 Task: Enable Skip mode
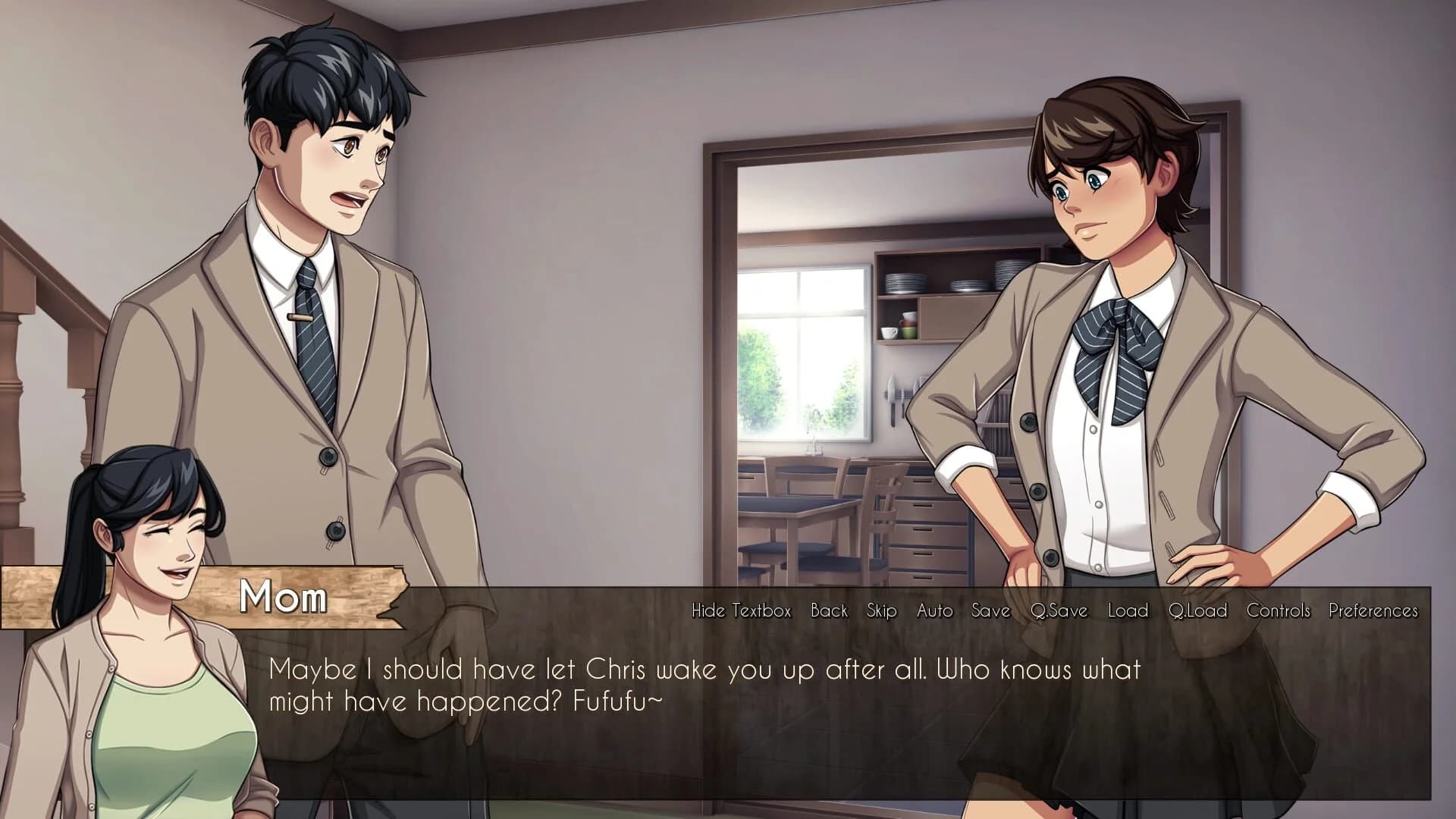pyautogui.click(x=880, y=610)
